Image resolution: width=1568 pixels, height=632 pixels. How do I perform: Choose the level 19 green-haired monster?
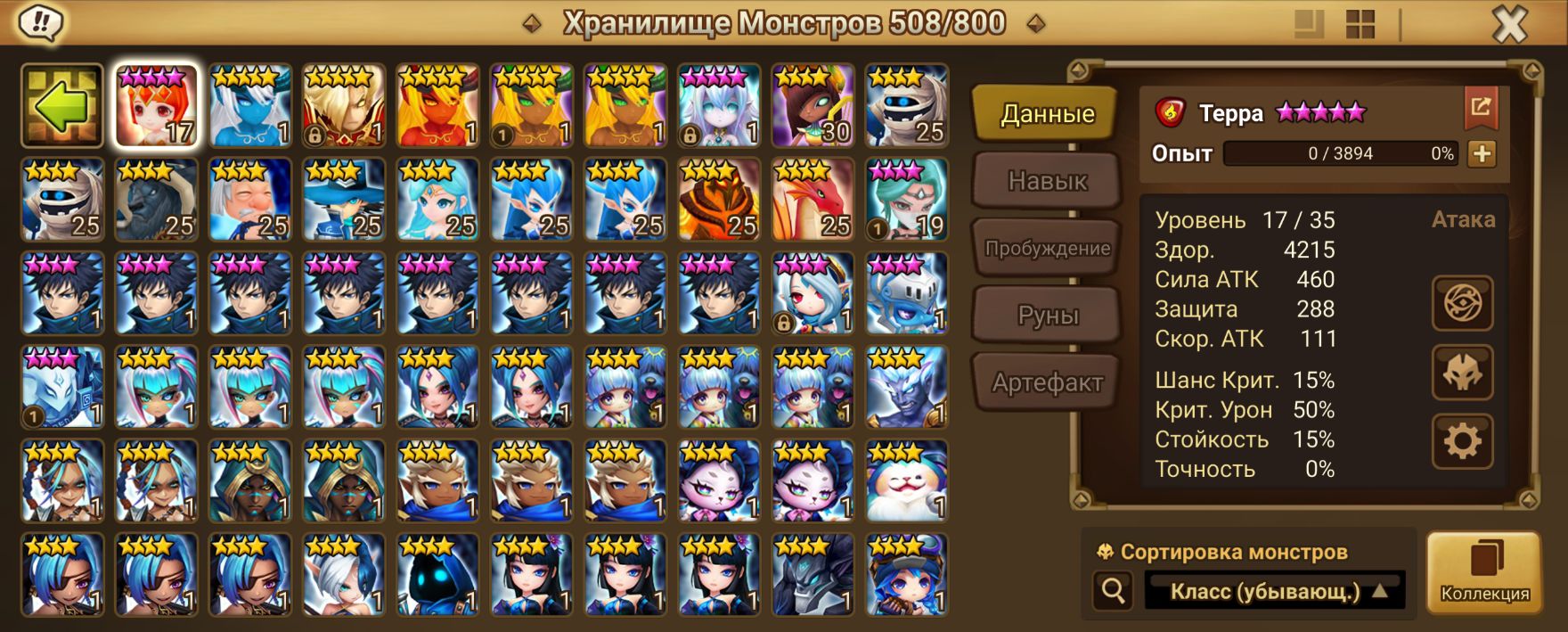tap(907, 200)
